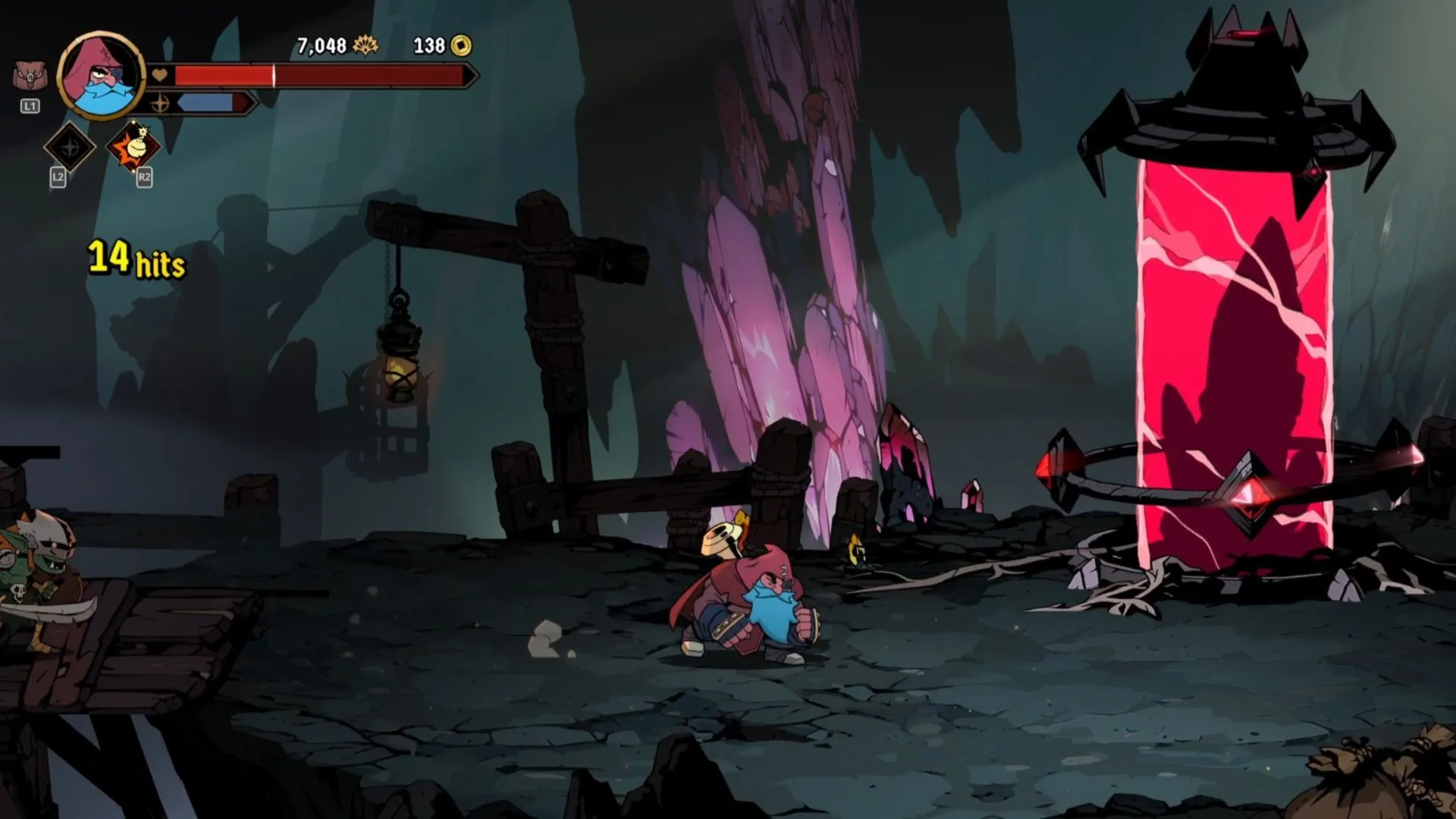The image size is (1456, 819).
Task: Click the 138 coin count
Action: click(x=428, y=45)
